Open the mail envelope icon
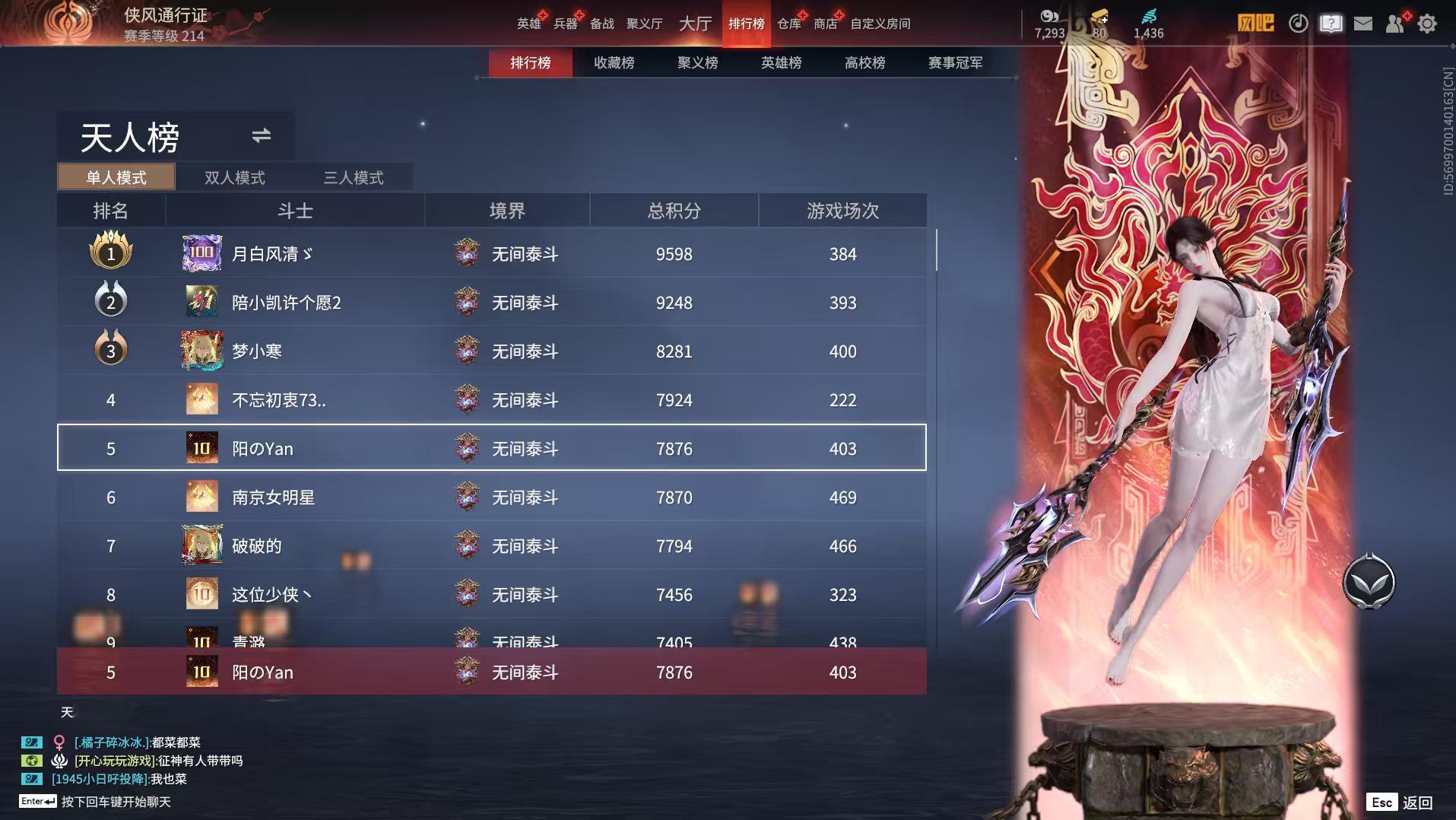Viewport: 1456px width, 820px height. (x=1365, y=24)
